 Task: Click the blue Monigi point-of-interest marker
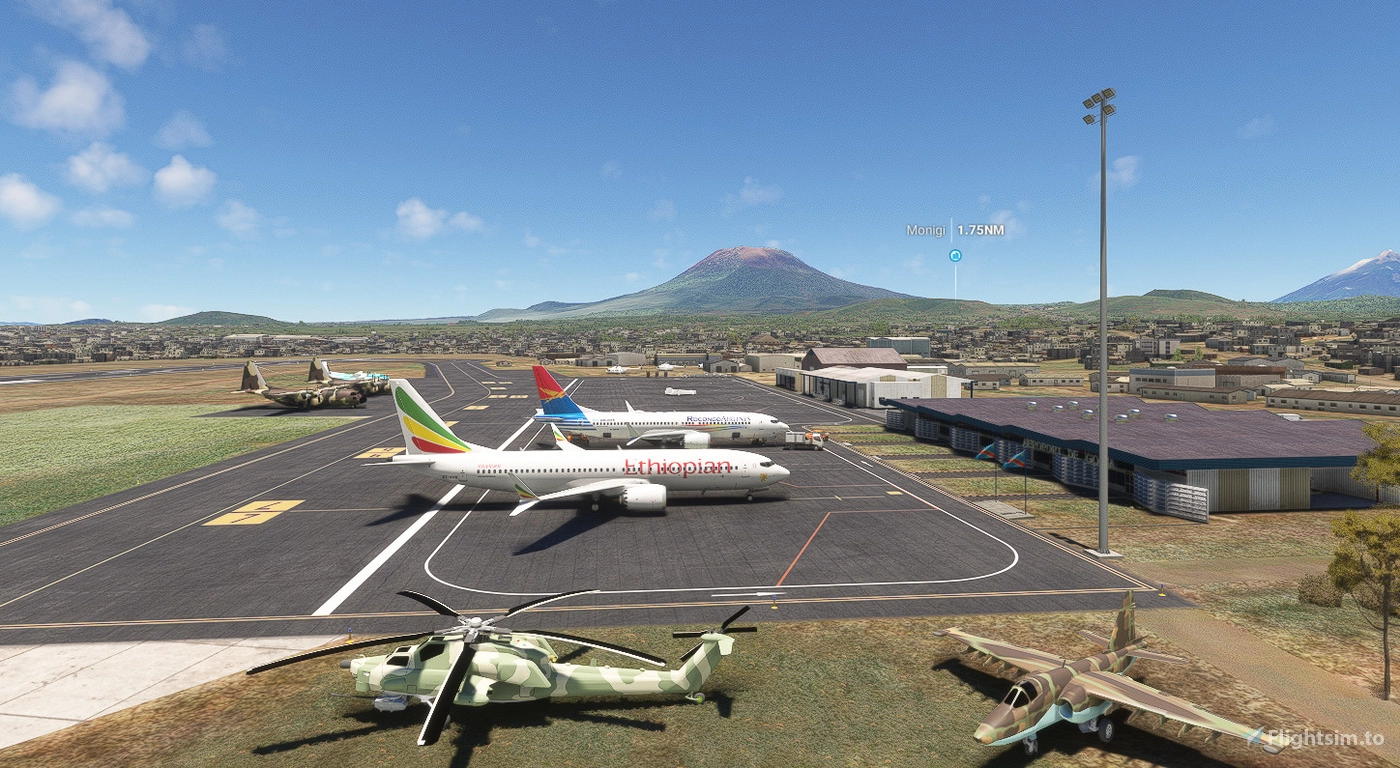pos(955,256)
